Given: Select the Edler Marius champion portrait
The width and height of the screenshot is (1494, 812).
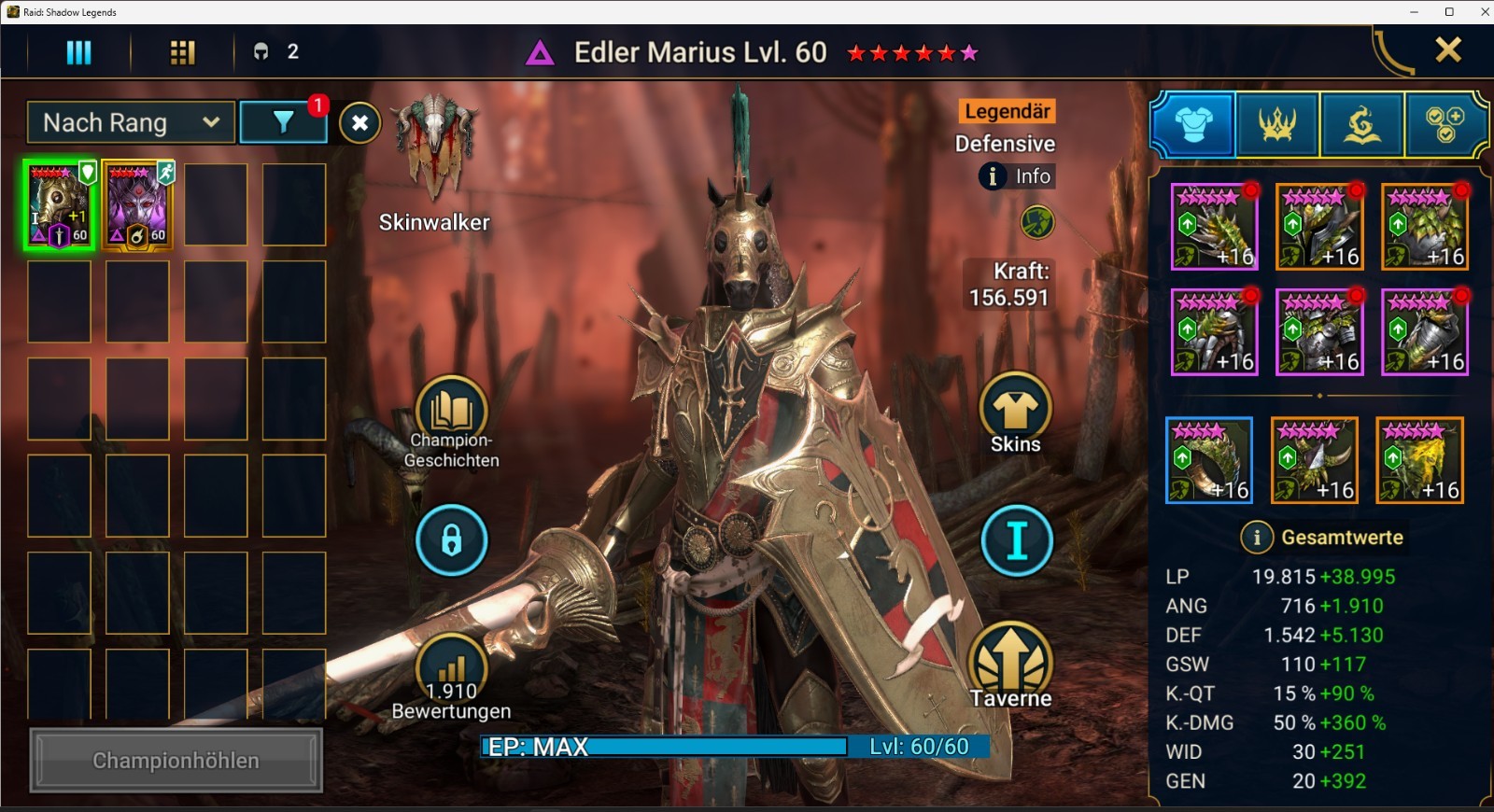Looking at the screenshot, I should point(60,204).
